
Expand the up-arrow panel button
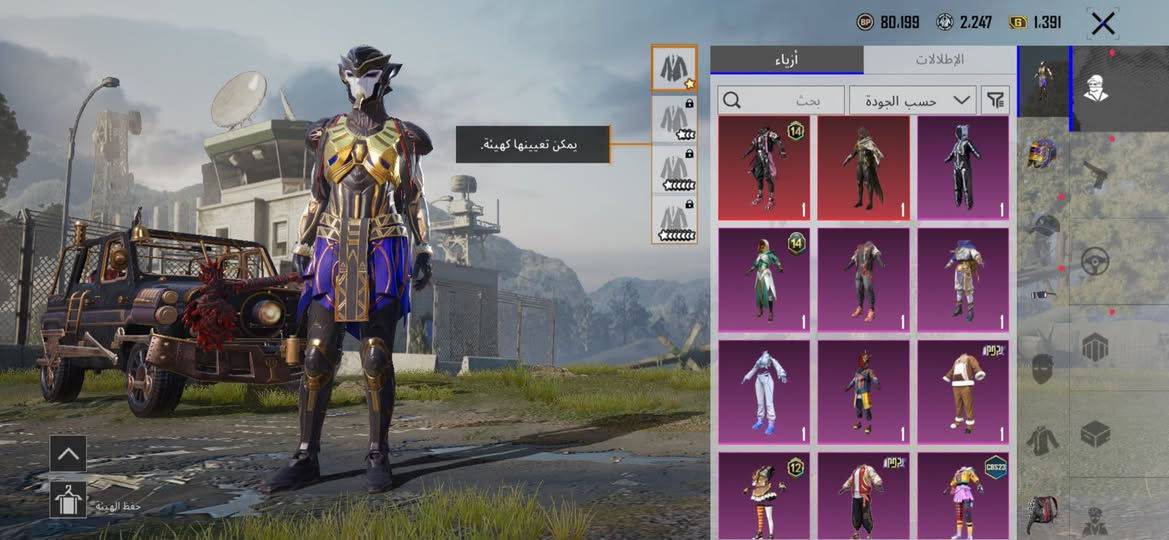(x=68, y=453)
